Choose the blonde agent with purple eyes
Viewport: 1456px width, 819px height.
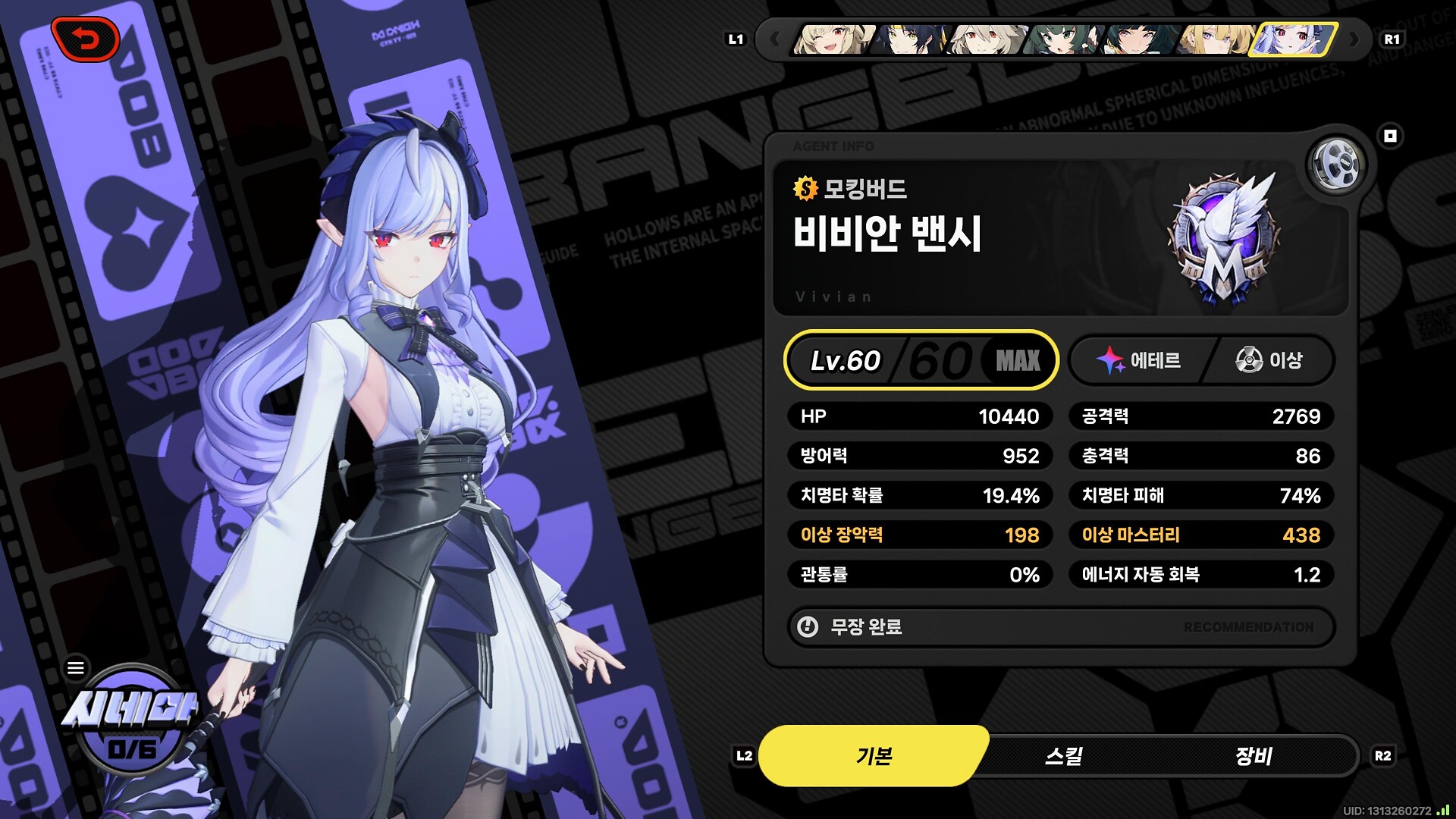pyautogui.click(x=1214, y=39)
